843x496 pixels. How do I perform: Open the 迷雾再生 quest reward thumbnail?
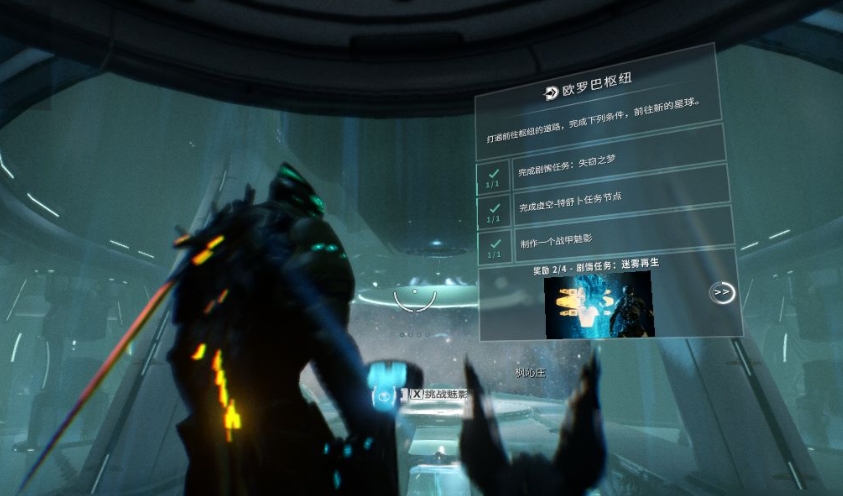click(598, 303)
